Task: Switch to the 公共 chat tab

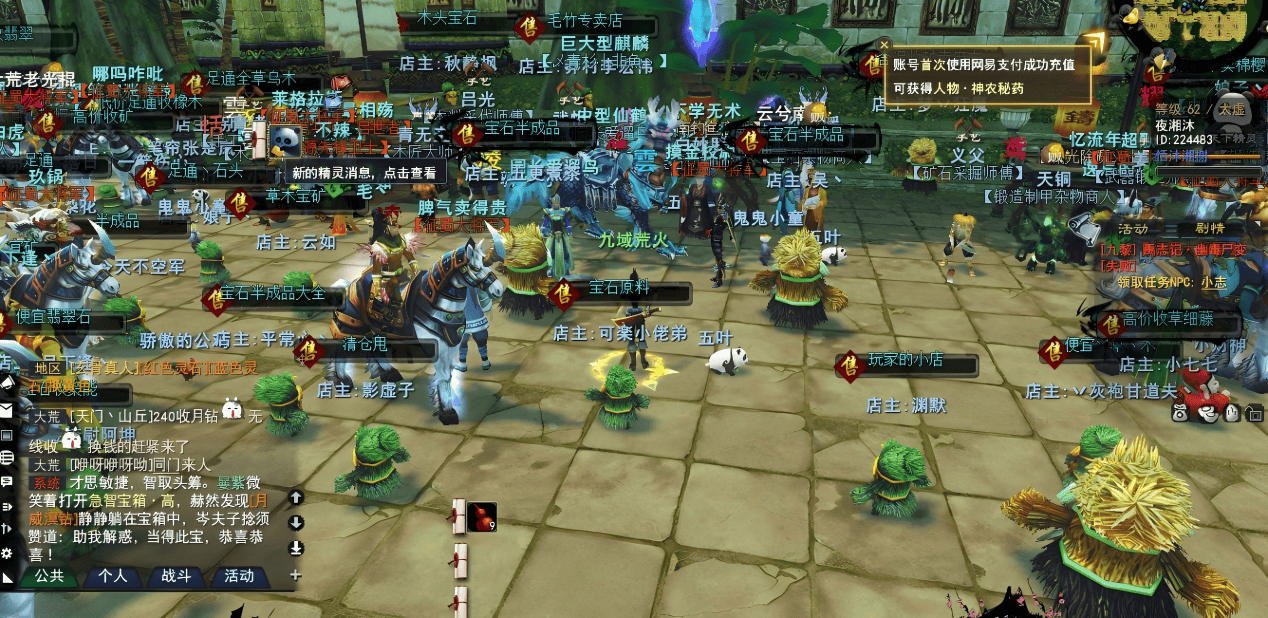Action: (x=49, y=576)
